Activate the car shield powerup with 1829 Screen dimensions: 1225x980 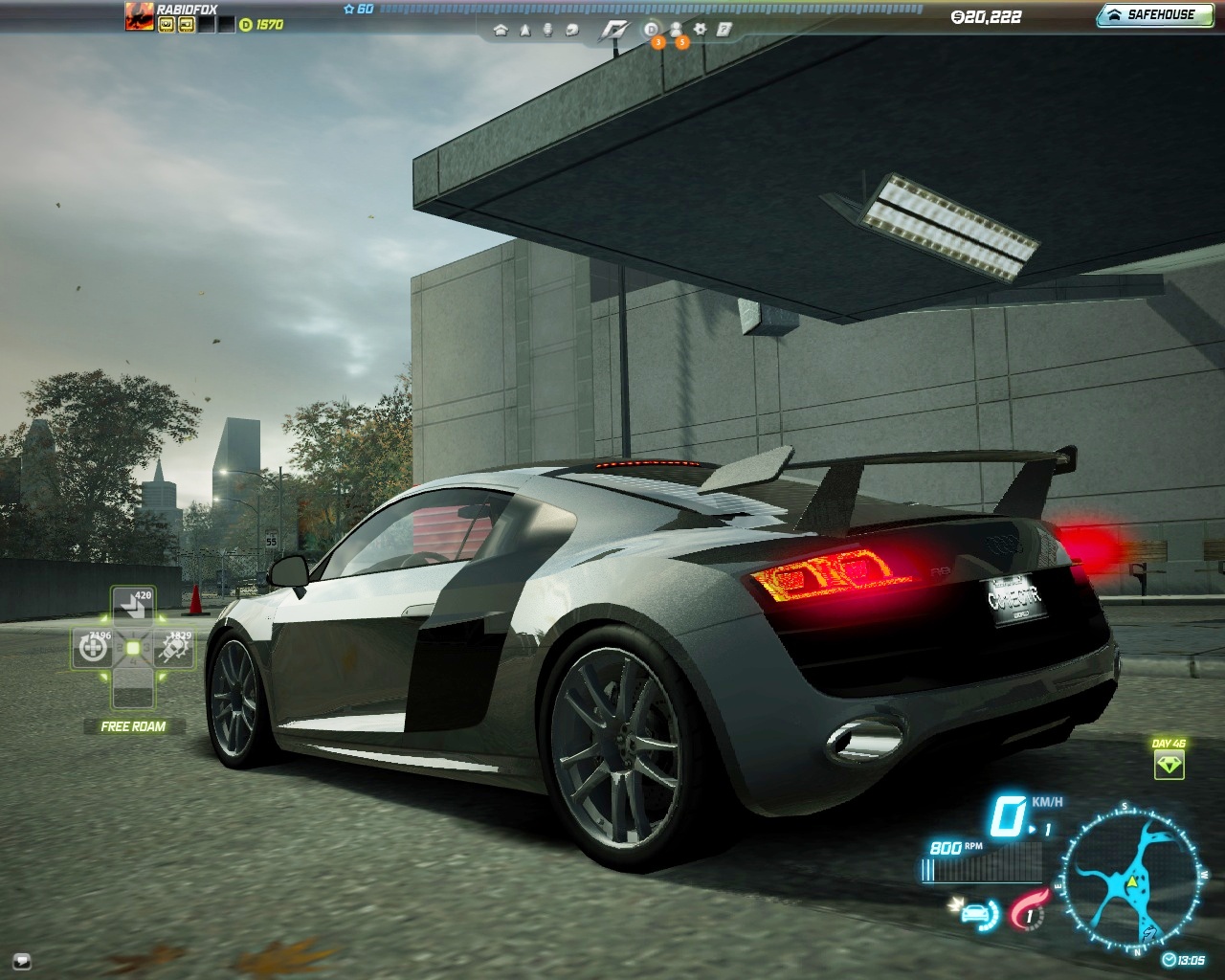(x=174, y=648)
